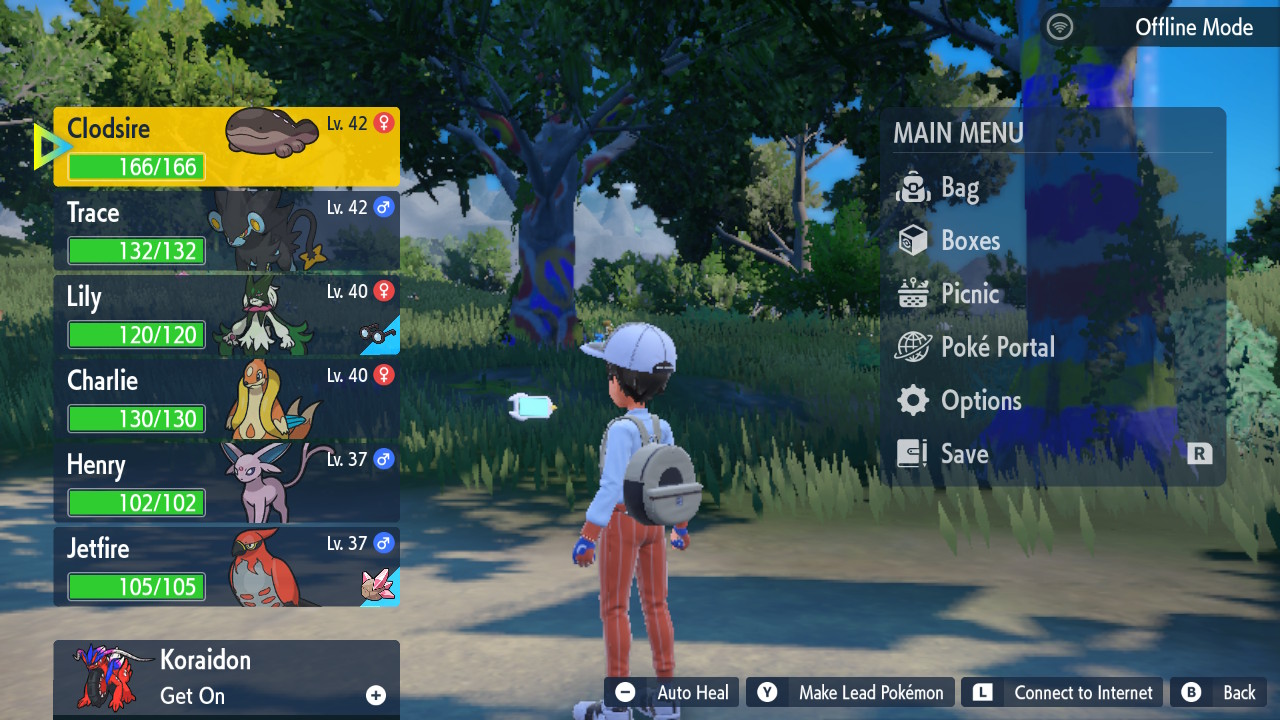Screen dimensions: 1280x720
Task: Select the Koraidon Get On panel
Action: click(226, 678)
